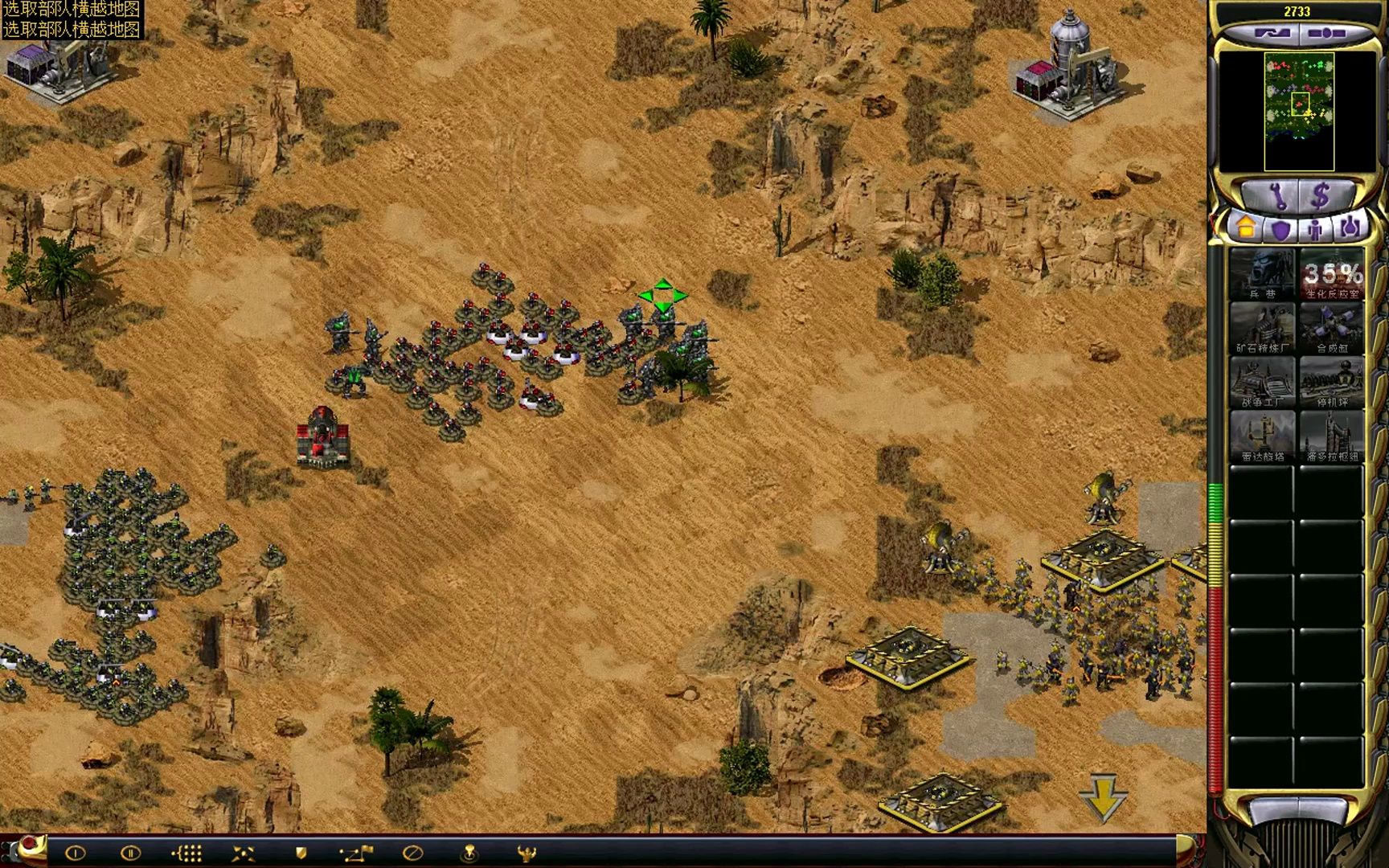Activate the shield guard command

pyautogui.click(x=301, y=853)
